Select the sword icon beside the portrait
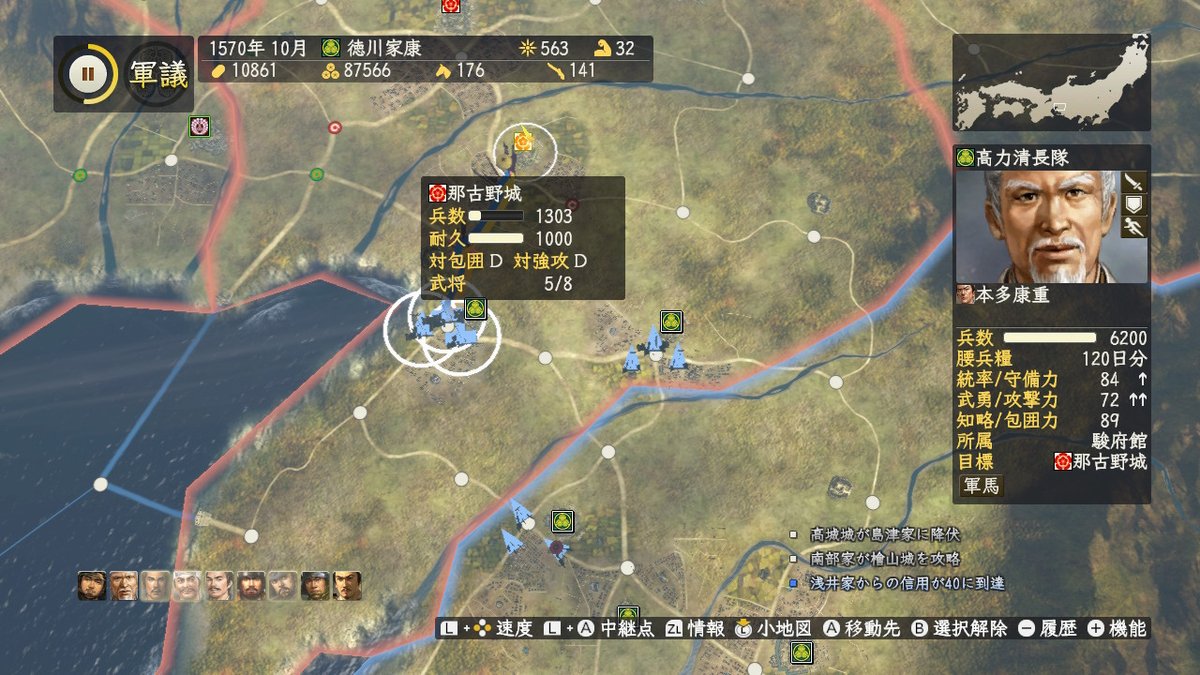The image size is (1200, 675). 1133,182
